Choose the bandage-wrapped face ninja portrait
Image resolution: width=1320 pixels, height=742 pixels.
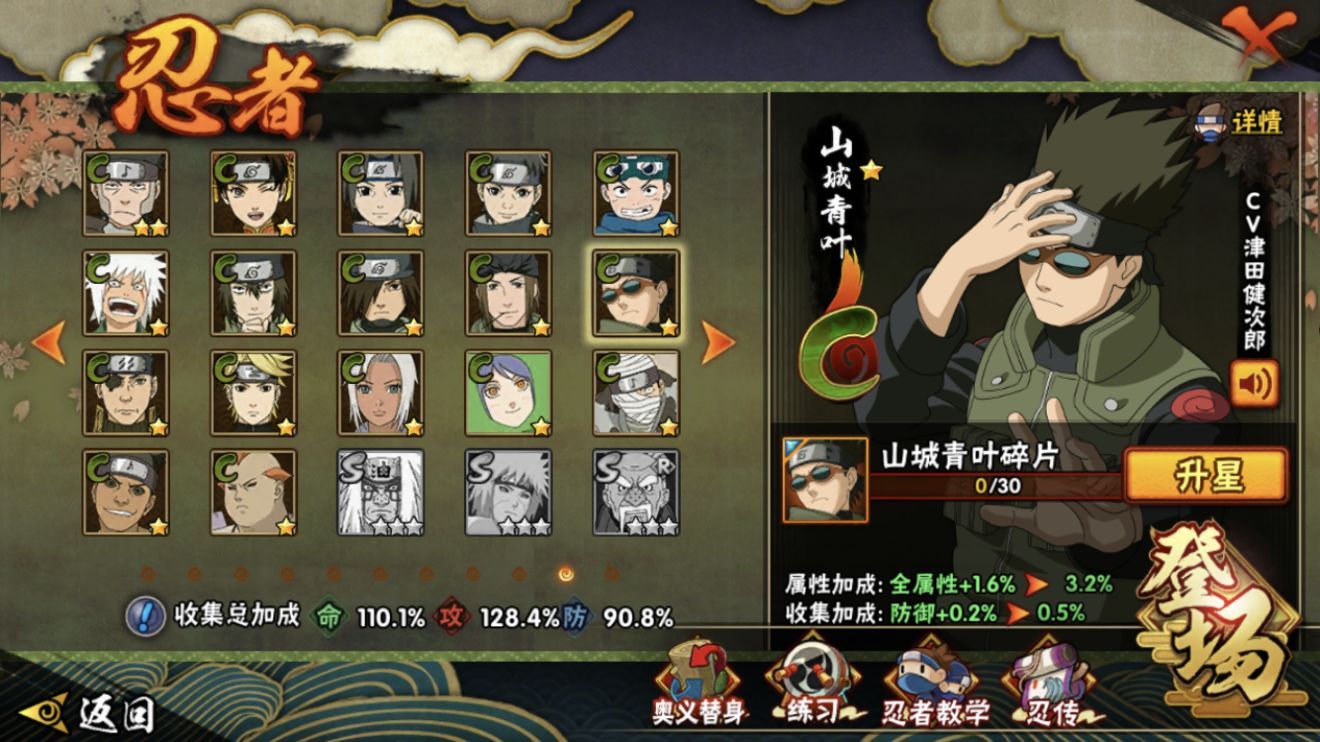(x=636, y=393)
